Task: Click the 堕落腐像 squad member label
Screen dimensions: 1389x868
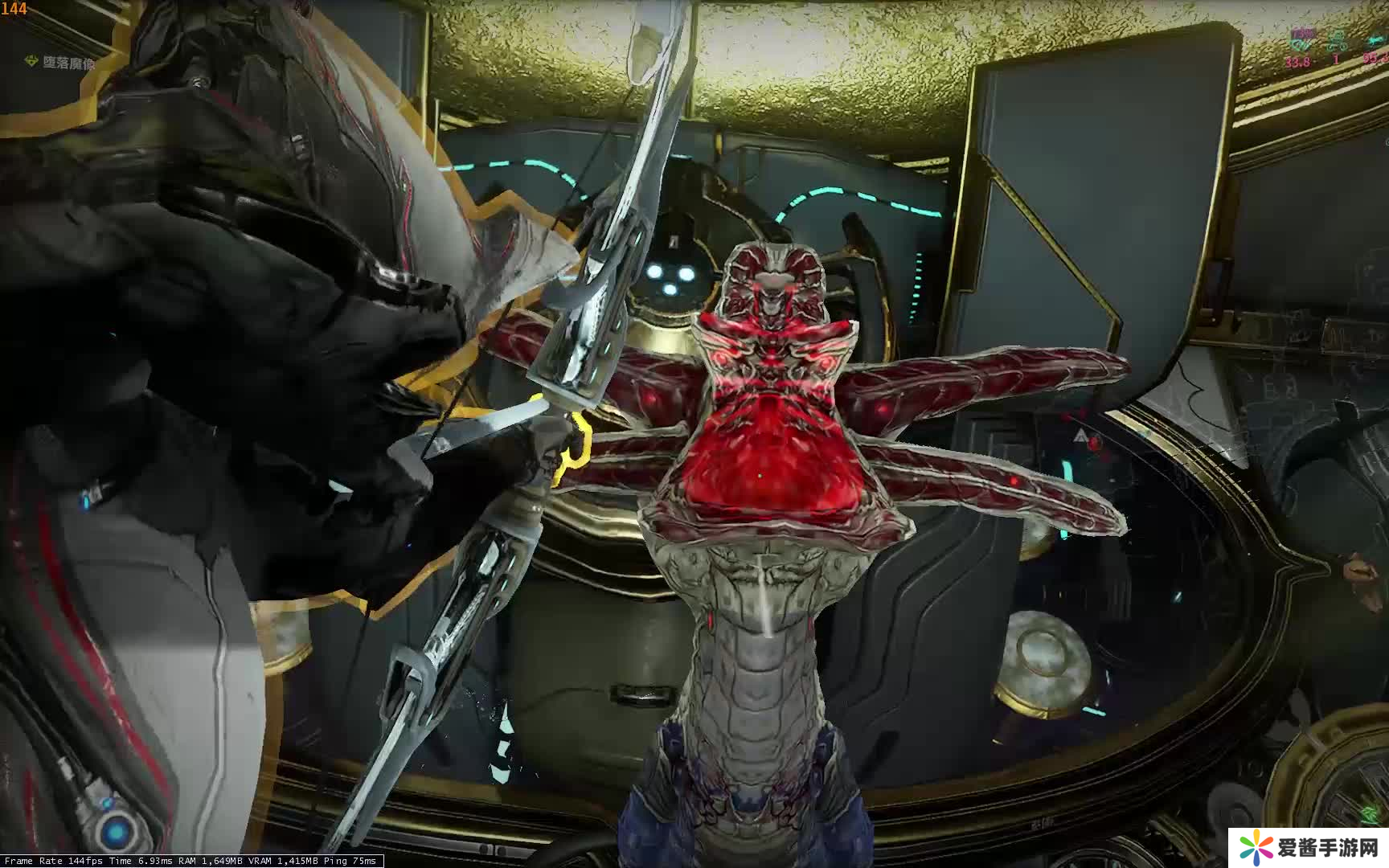Action: coord(68,63)
